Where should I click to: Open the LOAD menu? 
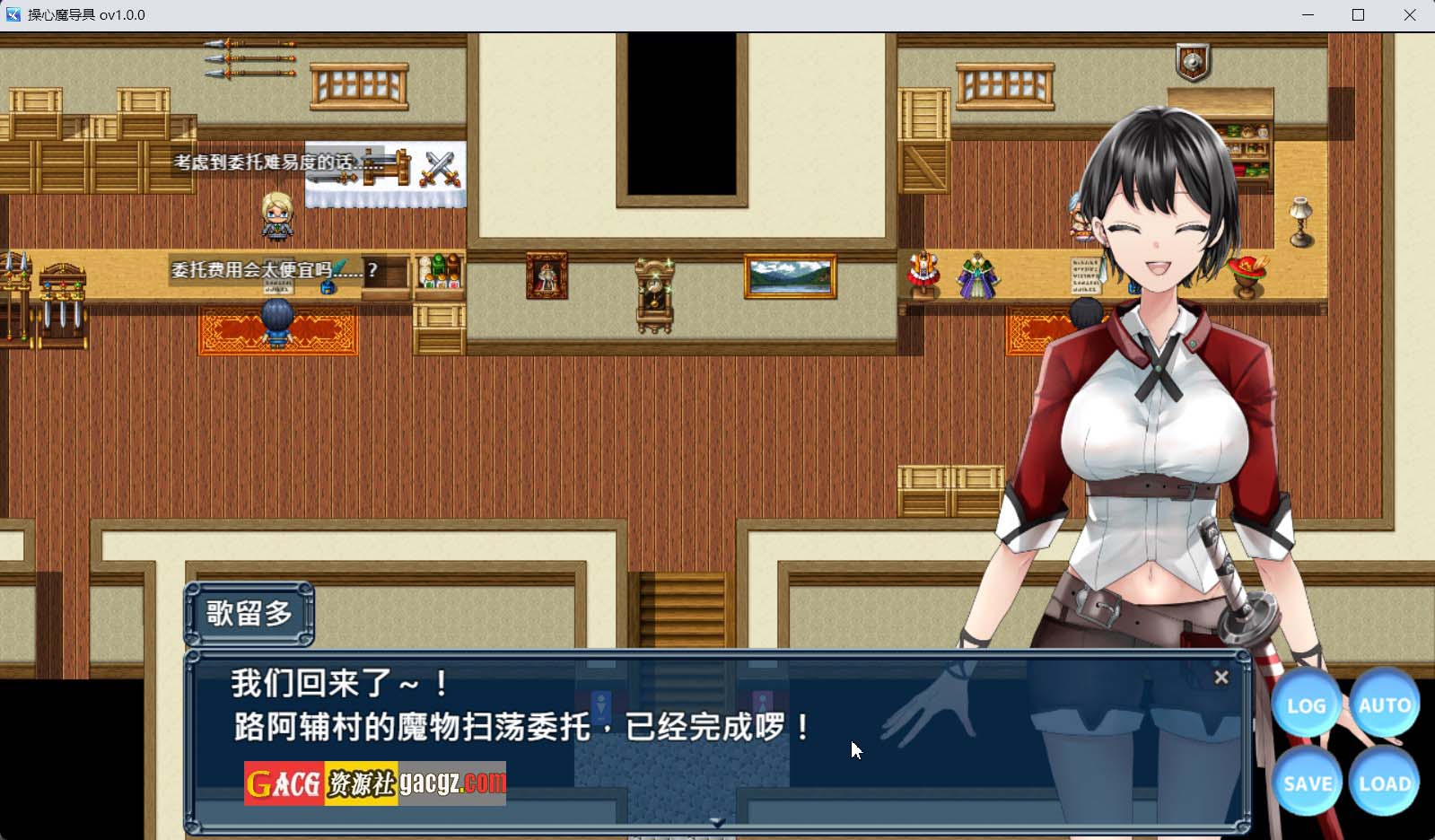[x=1384, y=783]
